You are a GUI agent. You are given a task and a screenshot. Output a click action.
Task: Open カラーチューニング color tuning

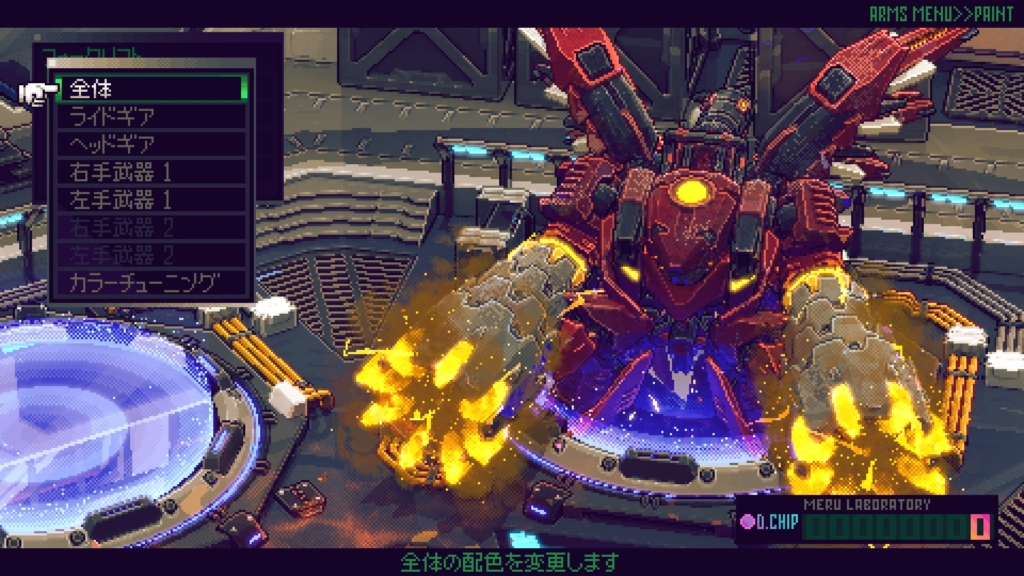150,283
